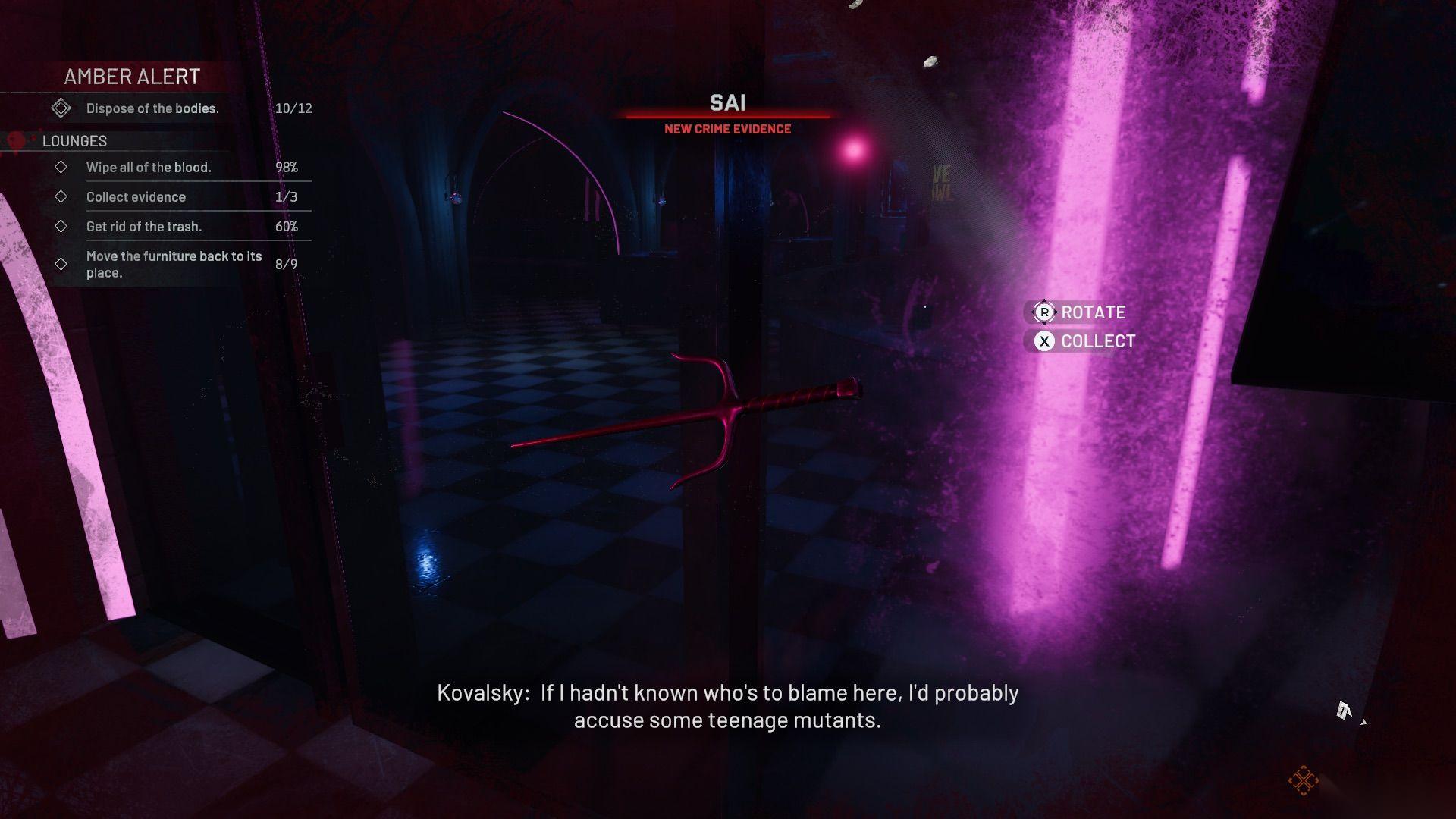Viewport: 1456px width, 819px height.
Task: Select the Collect evidence objective row
Action: (x=136, y=197)
